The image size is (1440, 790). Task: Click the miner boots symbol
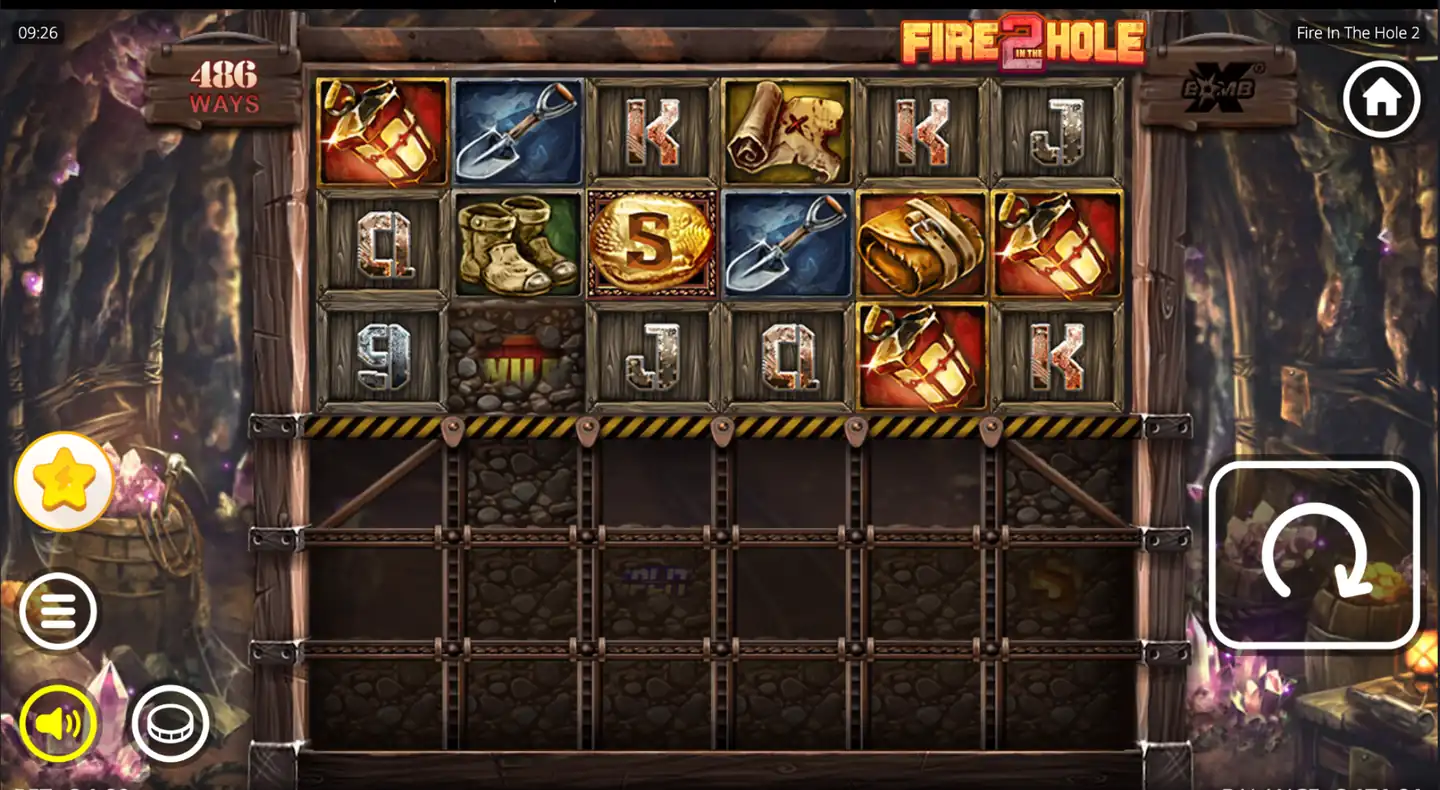tap(515, 243)
